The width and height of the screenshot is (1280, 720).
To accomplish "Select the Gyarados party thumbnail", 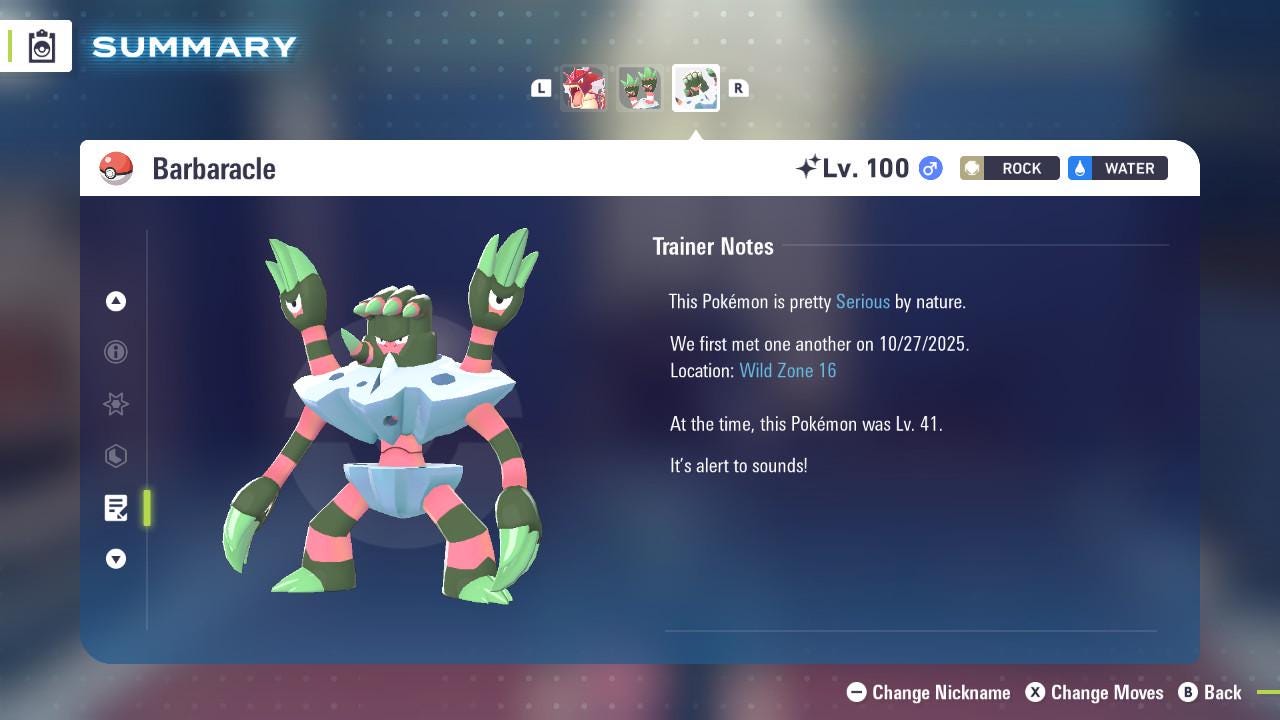I will (x=585, y=88).
